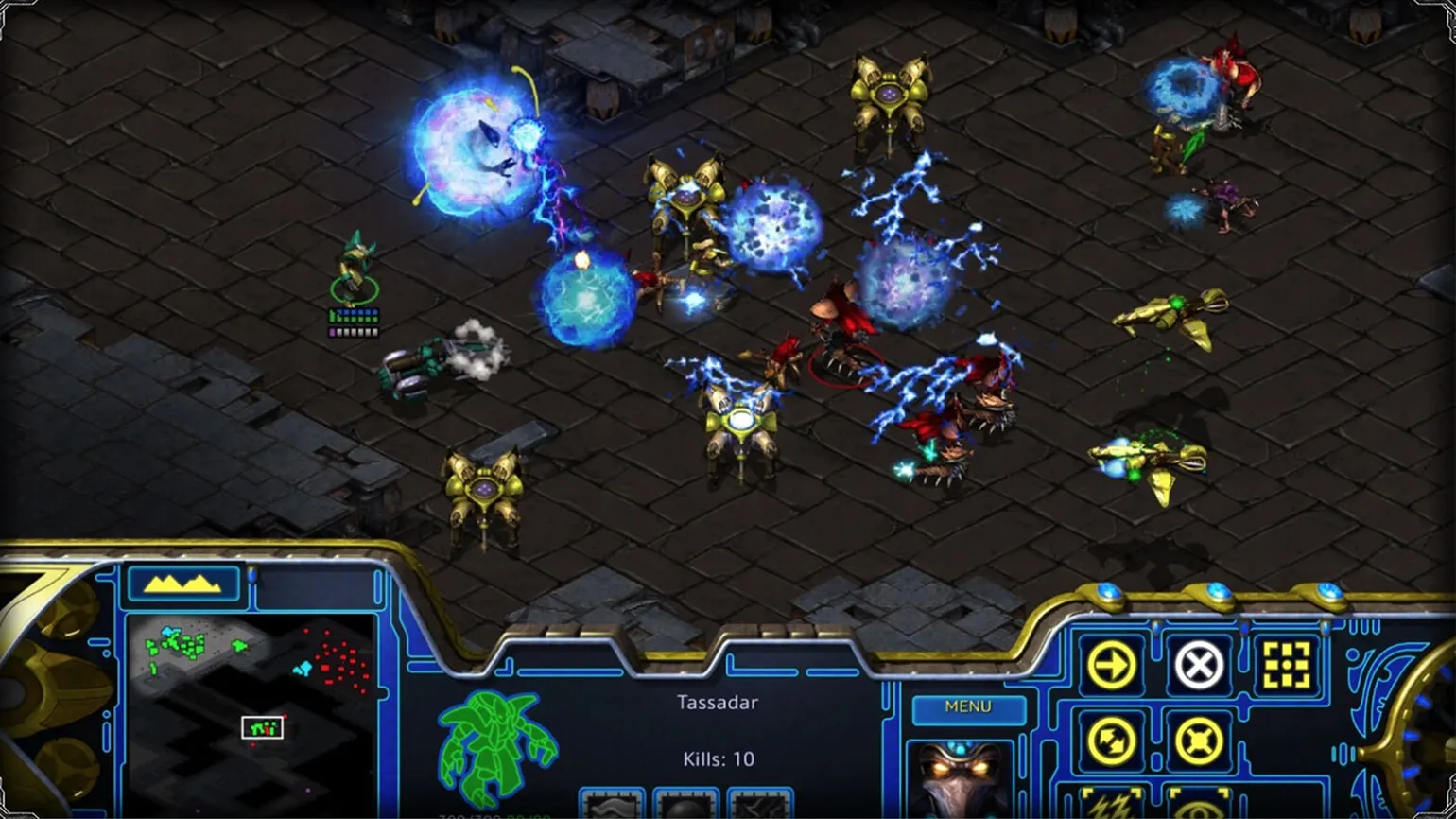Activate the Stop command icon
This screenshot has width=1456, height=819.
pos(1199,666)
